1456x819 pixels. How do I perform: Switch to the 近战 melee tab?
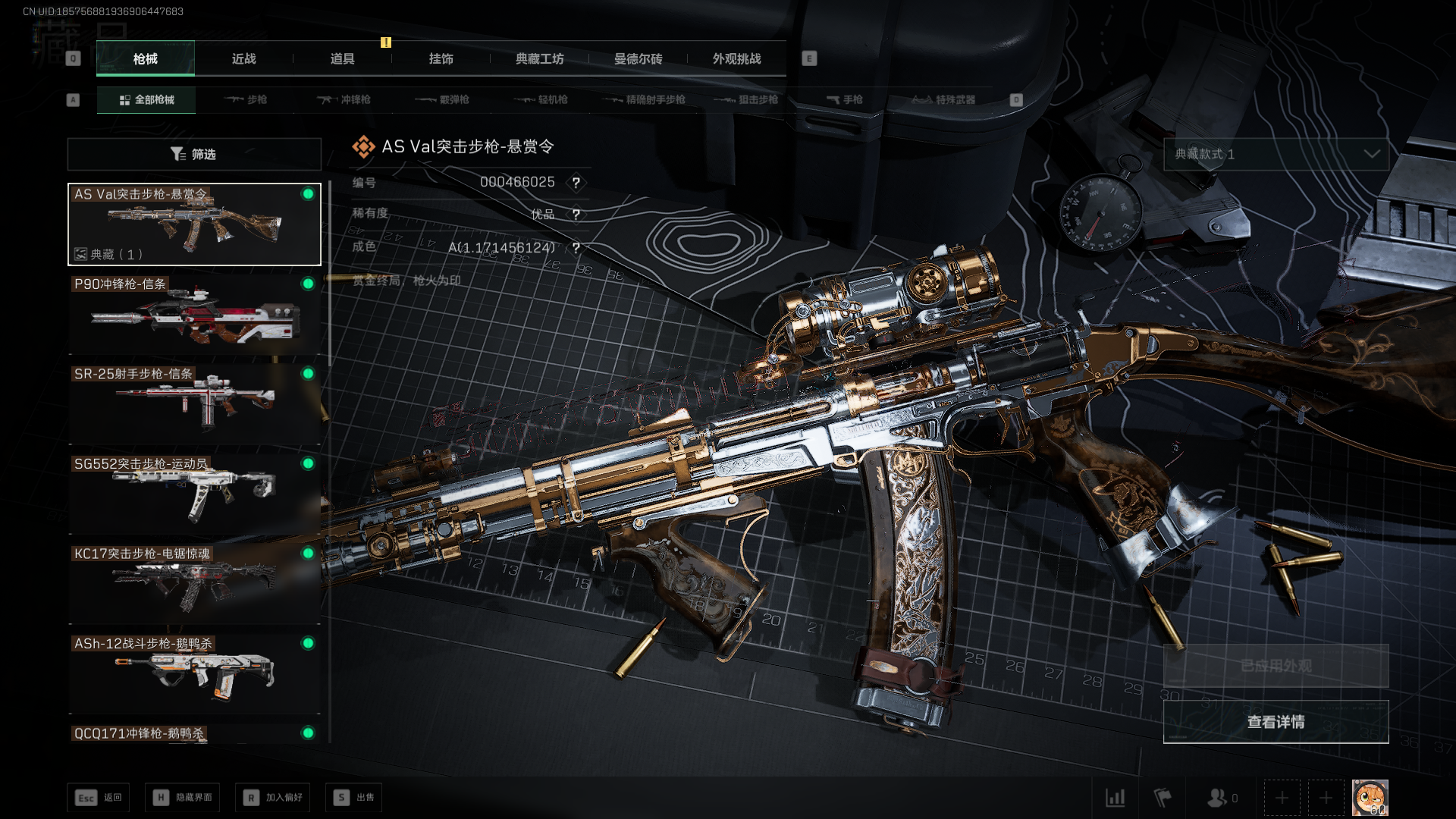point(243,58)
